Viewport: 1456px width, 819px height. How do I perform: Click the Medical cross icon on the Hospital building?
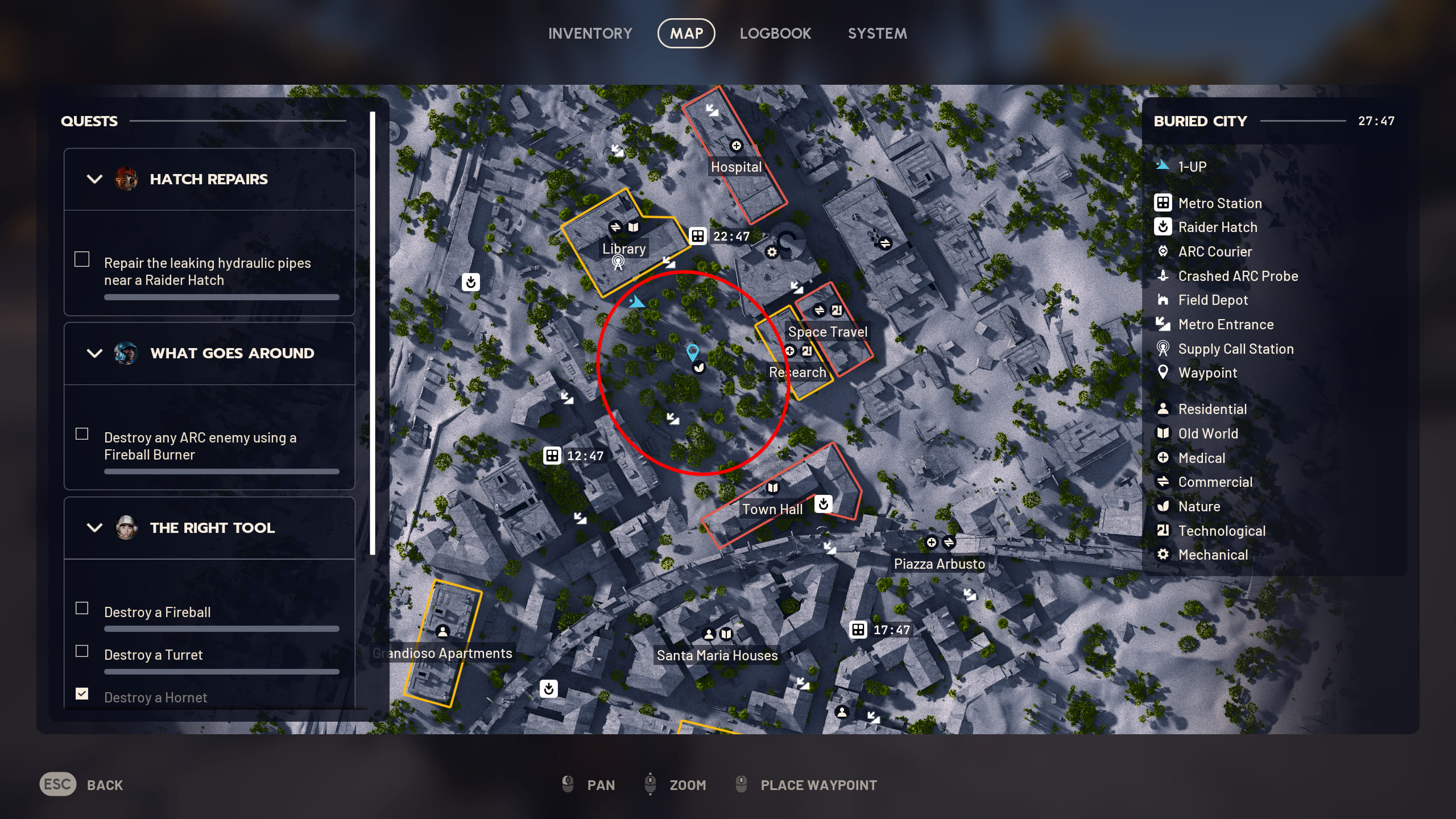click(x=737, y=146)
